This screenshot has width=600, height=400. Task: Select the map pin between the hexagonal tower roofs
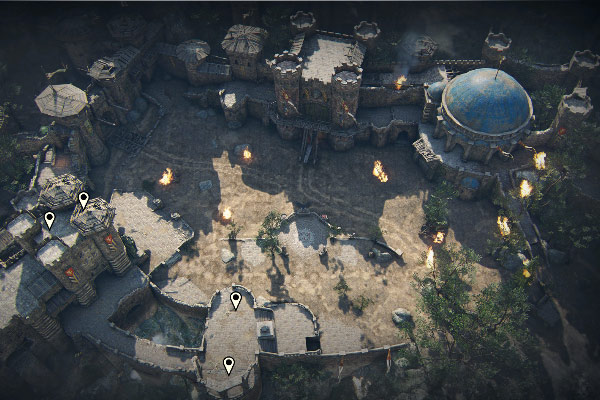[84, 199]
